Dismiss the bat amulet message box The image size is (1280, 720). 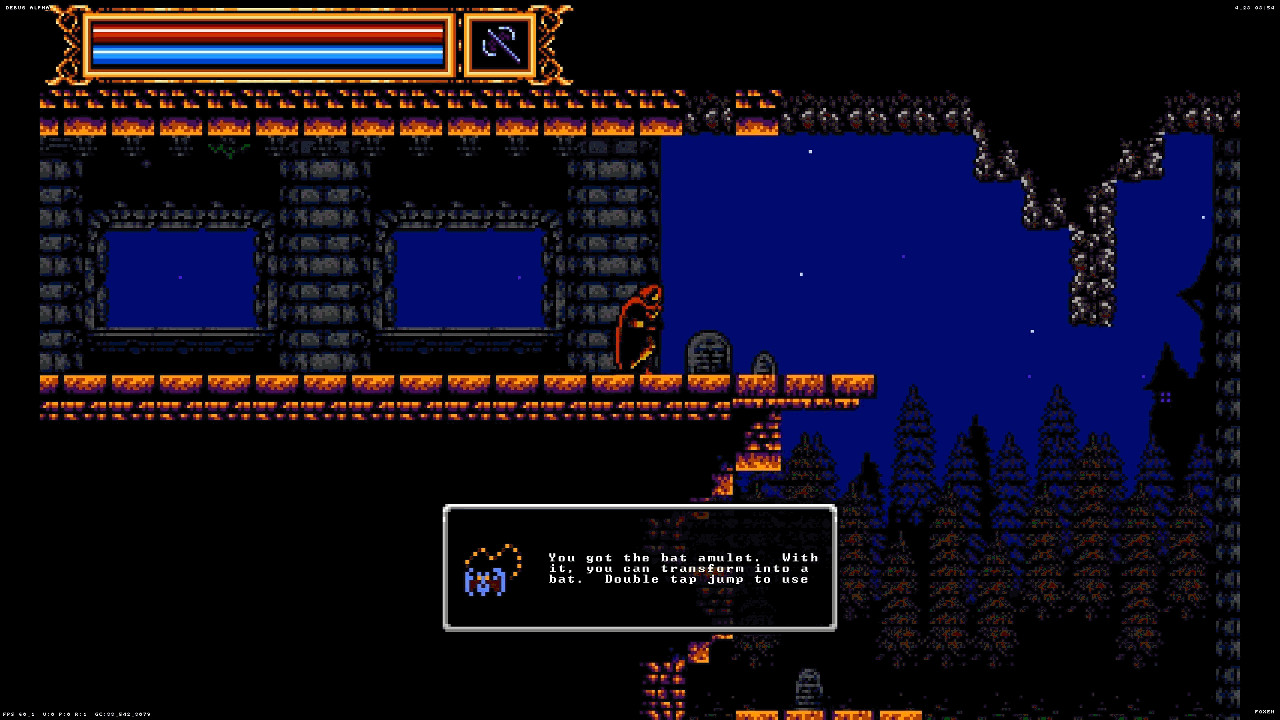point(640,567)
